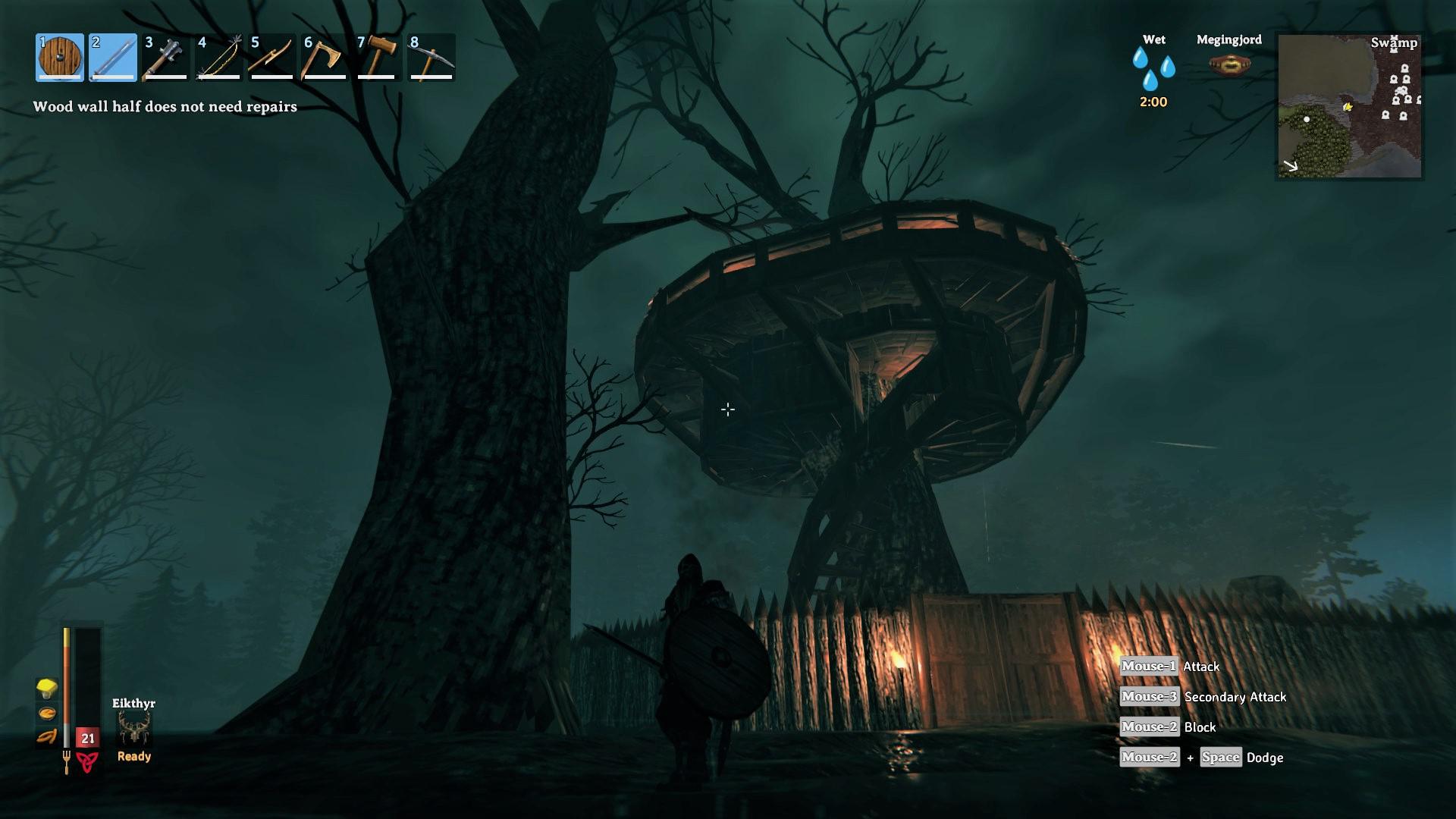Click the sausages food icon
1456x819 pixels.
47,736
